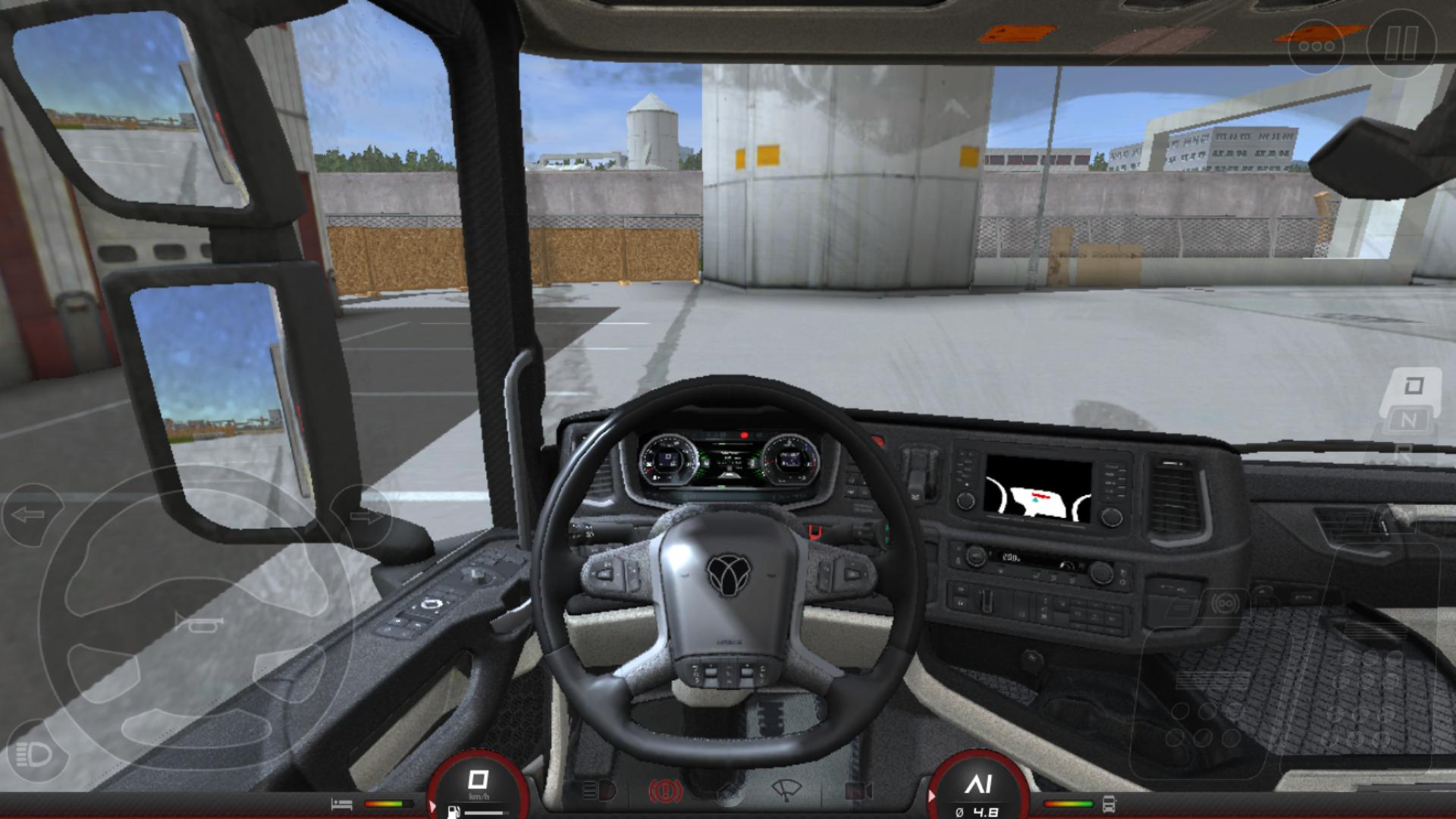Toggle the red parking brake icon
Image resolution: width=1456 pixels, height=819 pixels.
tap(665, 792)
